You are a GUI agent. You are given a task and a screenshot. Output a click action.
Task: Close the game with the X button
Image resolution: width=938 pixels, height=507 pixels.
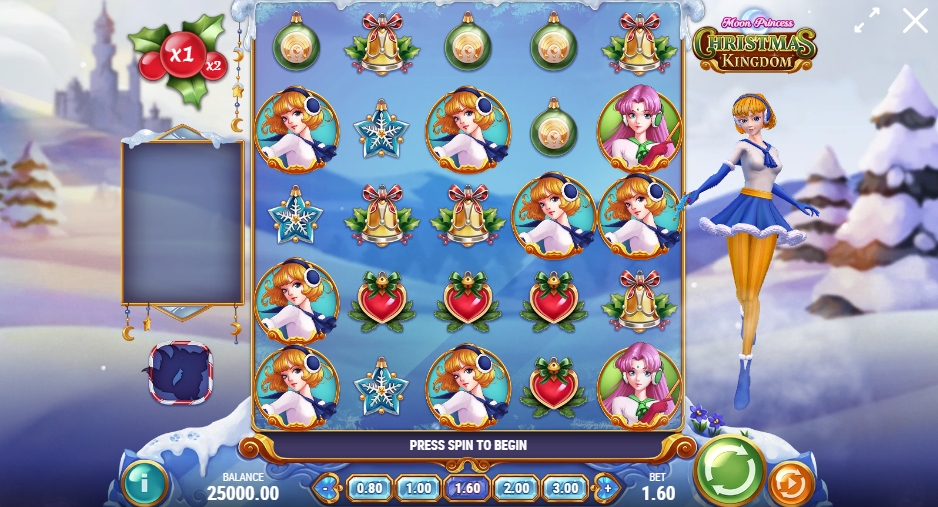click(915, 20)
